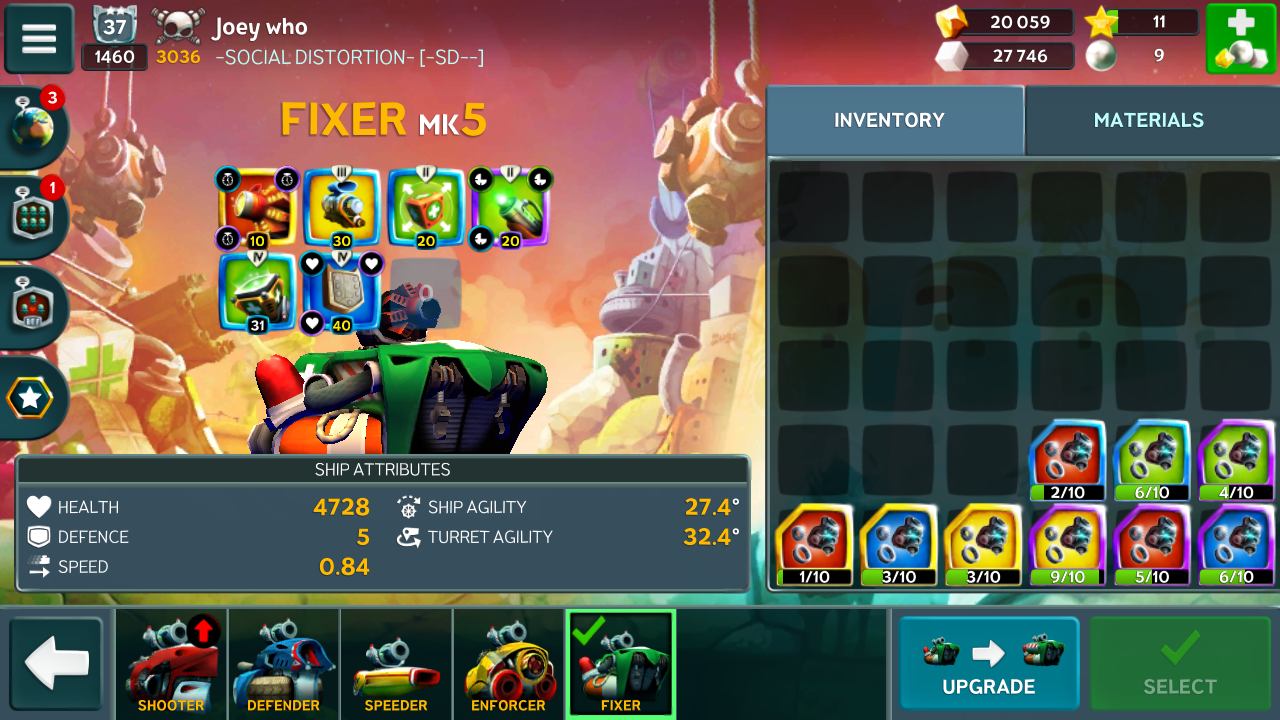Open the star badge side button
Viewport: 1280px width, 720px height.
tap(31, 398)
